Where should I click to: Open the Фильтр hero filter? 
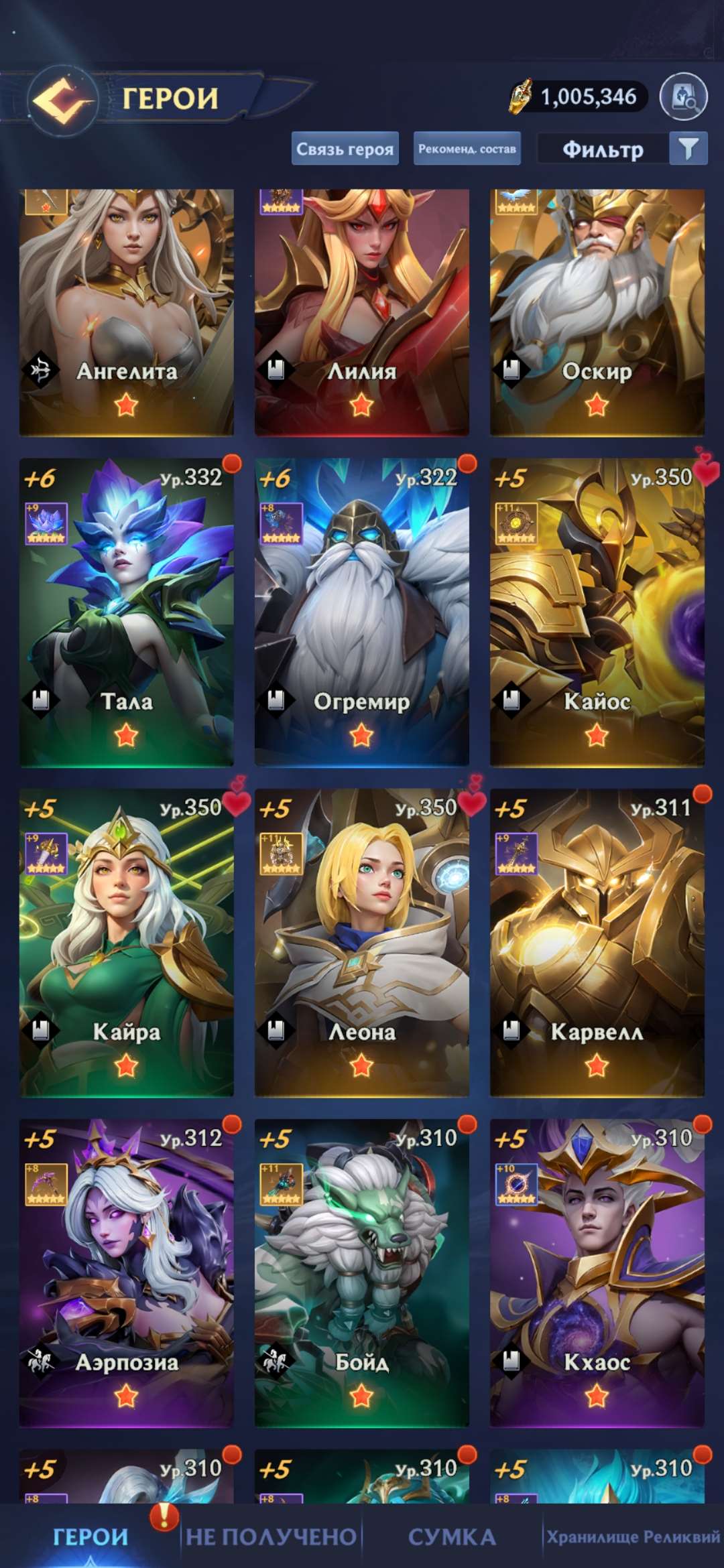(621, 149)
